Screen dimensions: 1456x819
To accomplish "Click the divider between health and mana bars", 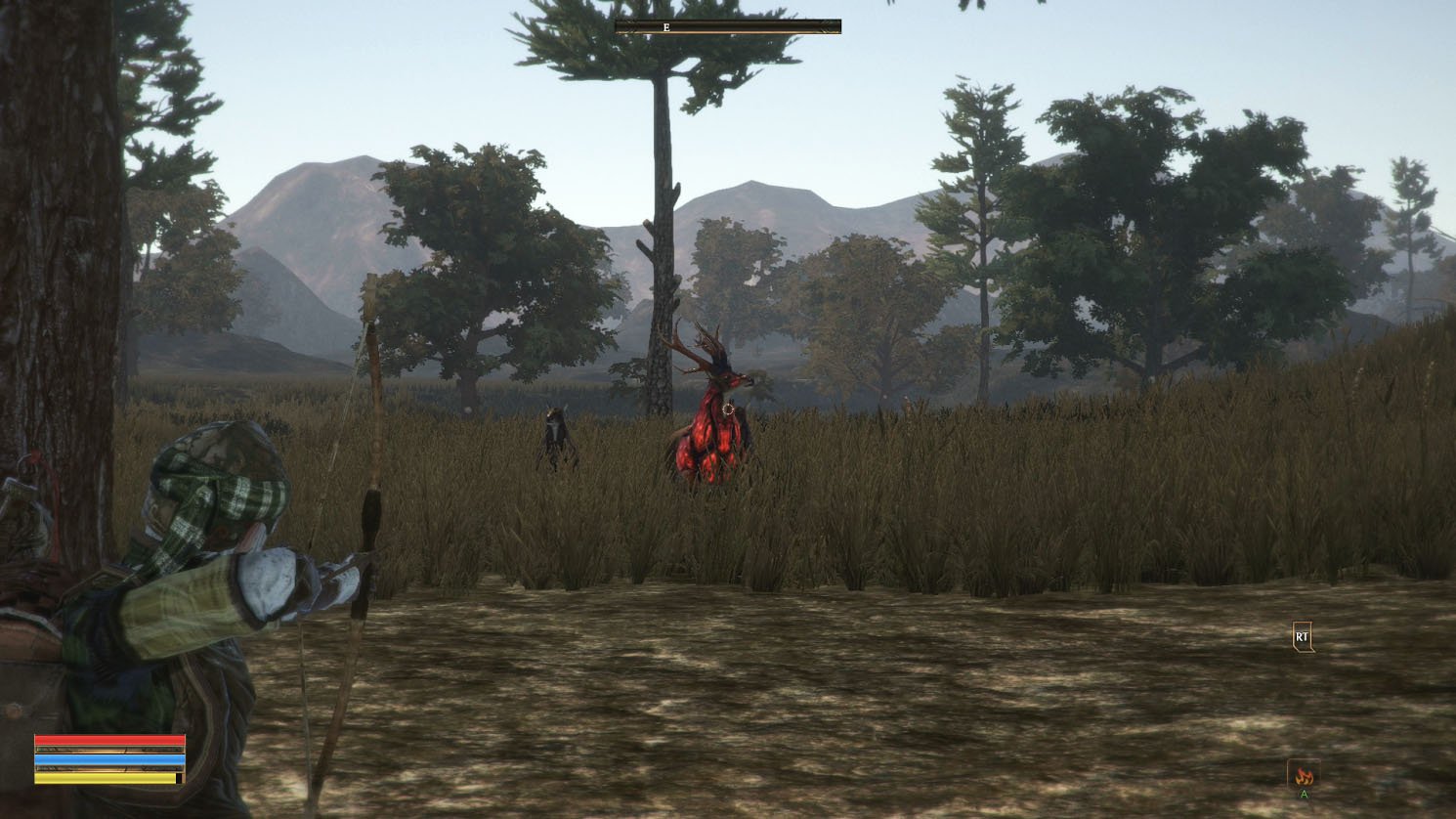I will (x=107, y=749).
